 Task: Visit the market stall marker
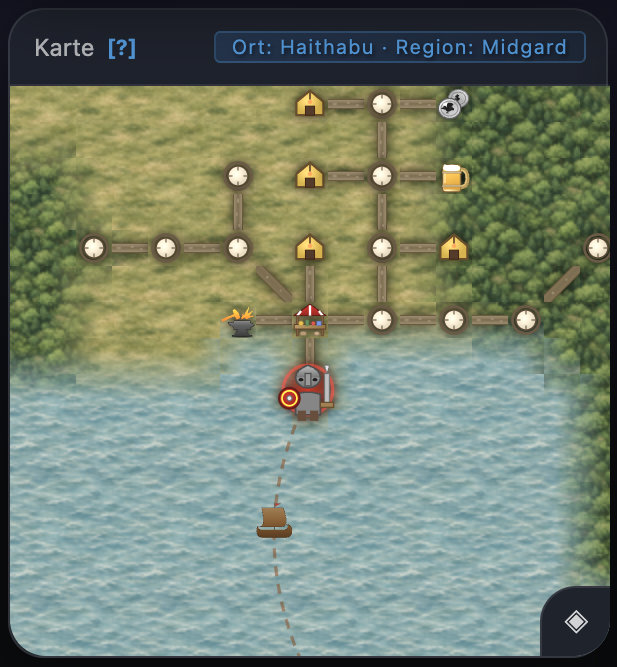pyautogui.click(x=310, y=320)
